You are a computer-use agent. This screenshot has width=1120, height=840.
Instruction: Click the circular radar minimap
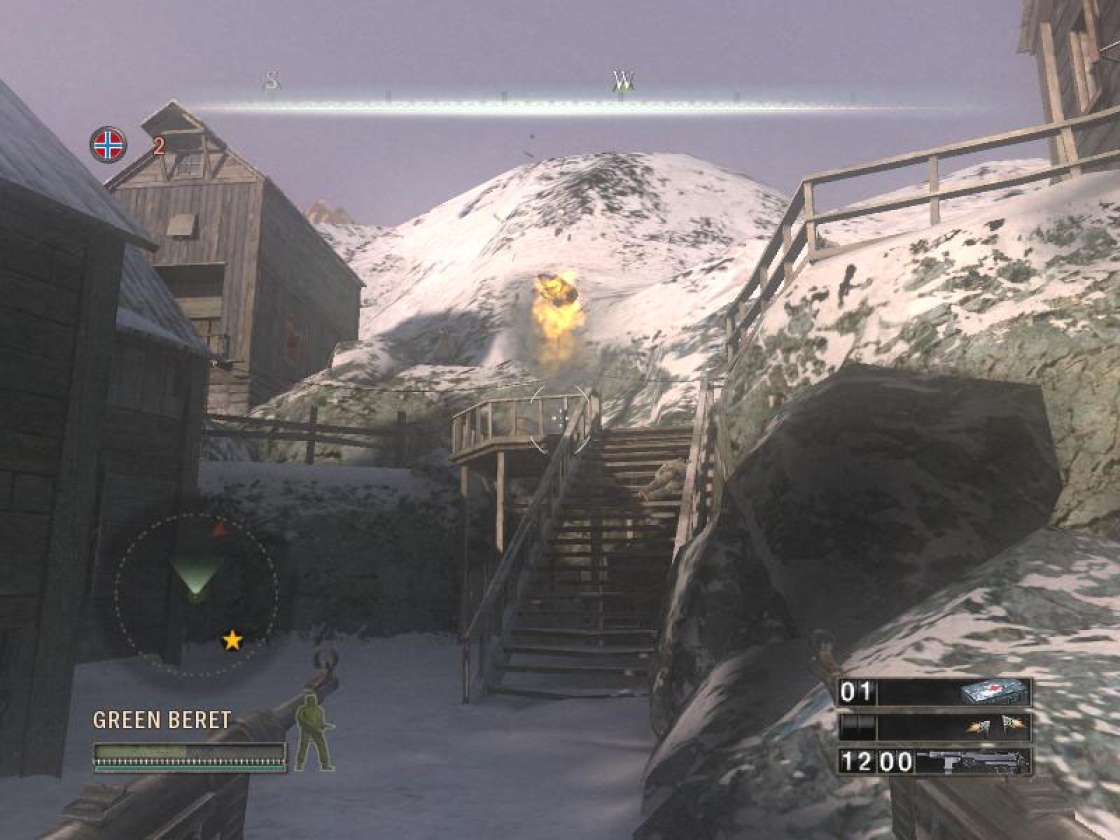196,596
